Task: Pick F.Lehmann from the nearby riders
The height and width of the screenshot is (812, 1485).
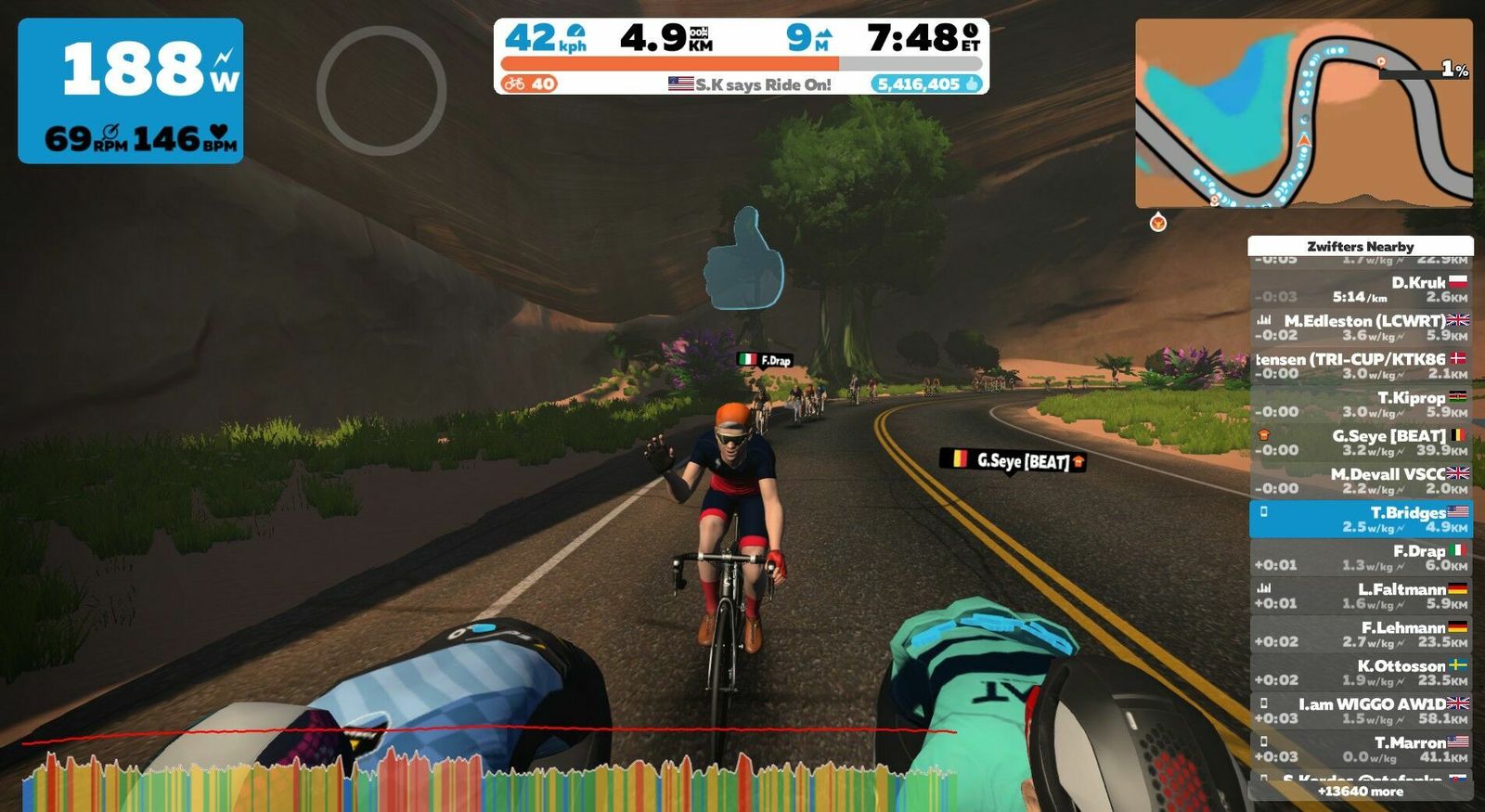Action: point(1361,634)
